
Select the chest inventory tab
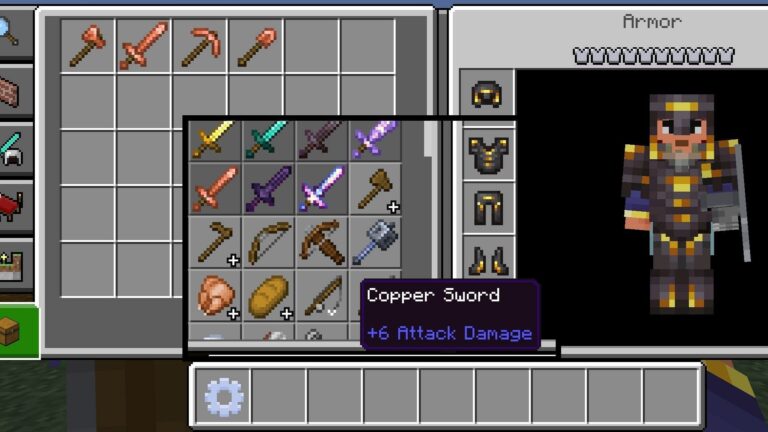click(14, 330)
